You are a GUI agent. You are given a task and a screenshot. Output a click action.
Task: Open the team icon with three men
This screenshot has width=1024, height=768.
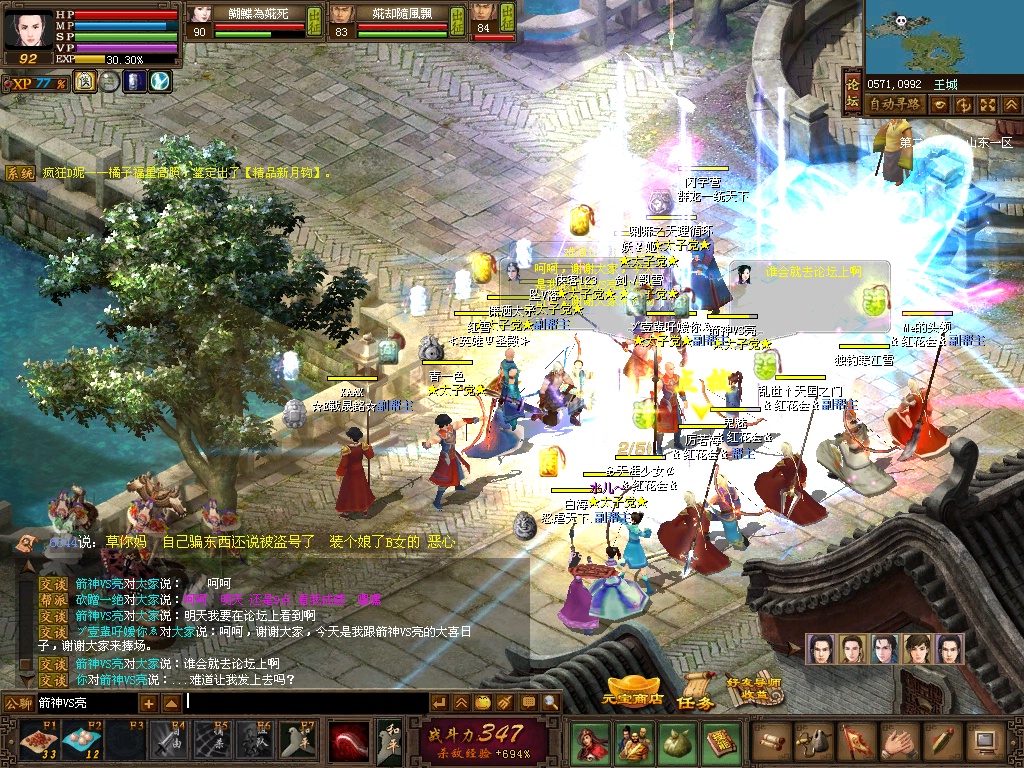pyautogui.click(x=633, y=742)
